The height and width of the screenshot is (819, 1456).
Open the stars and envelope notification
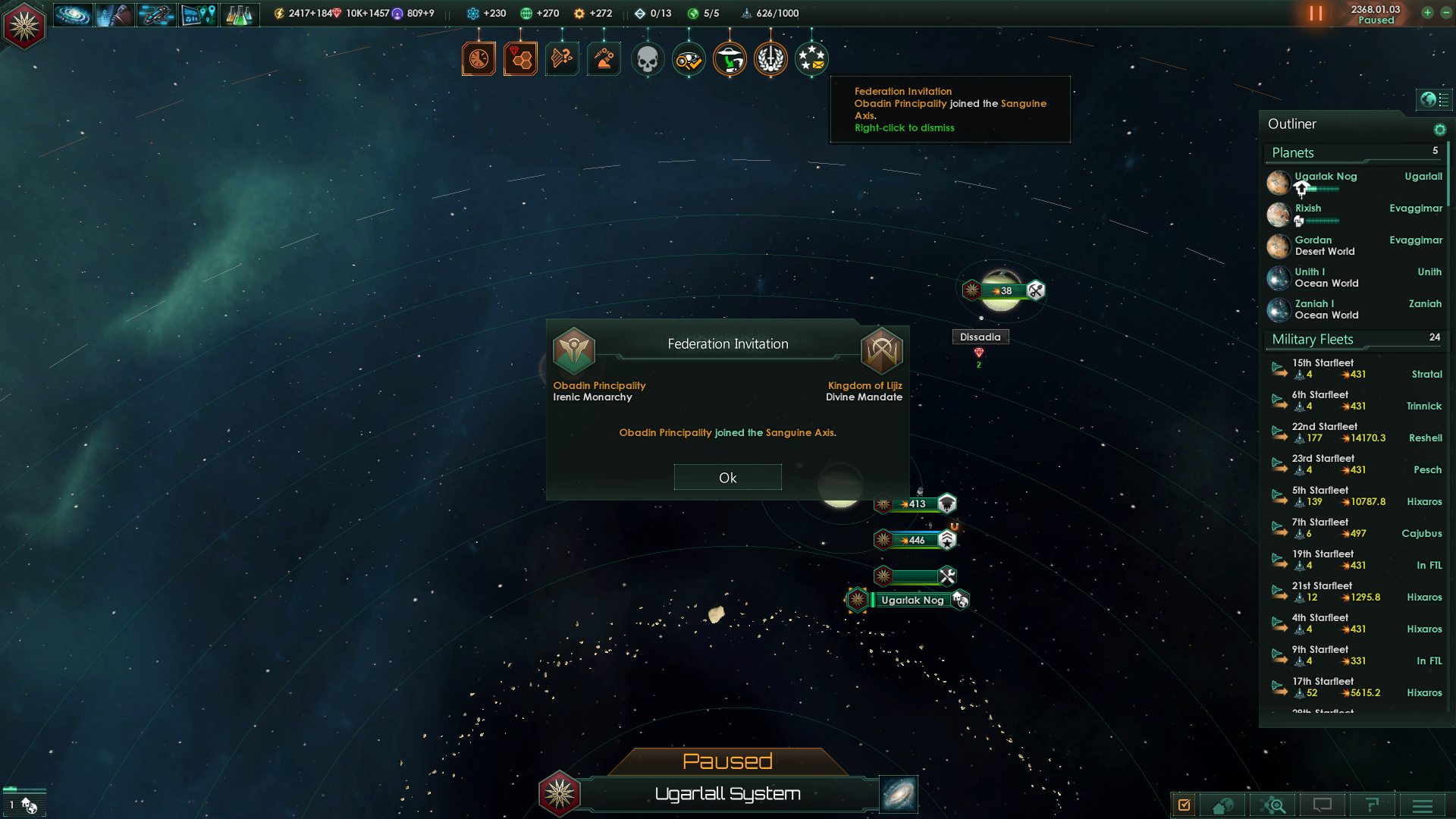click(x=811, y=59)
